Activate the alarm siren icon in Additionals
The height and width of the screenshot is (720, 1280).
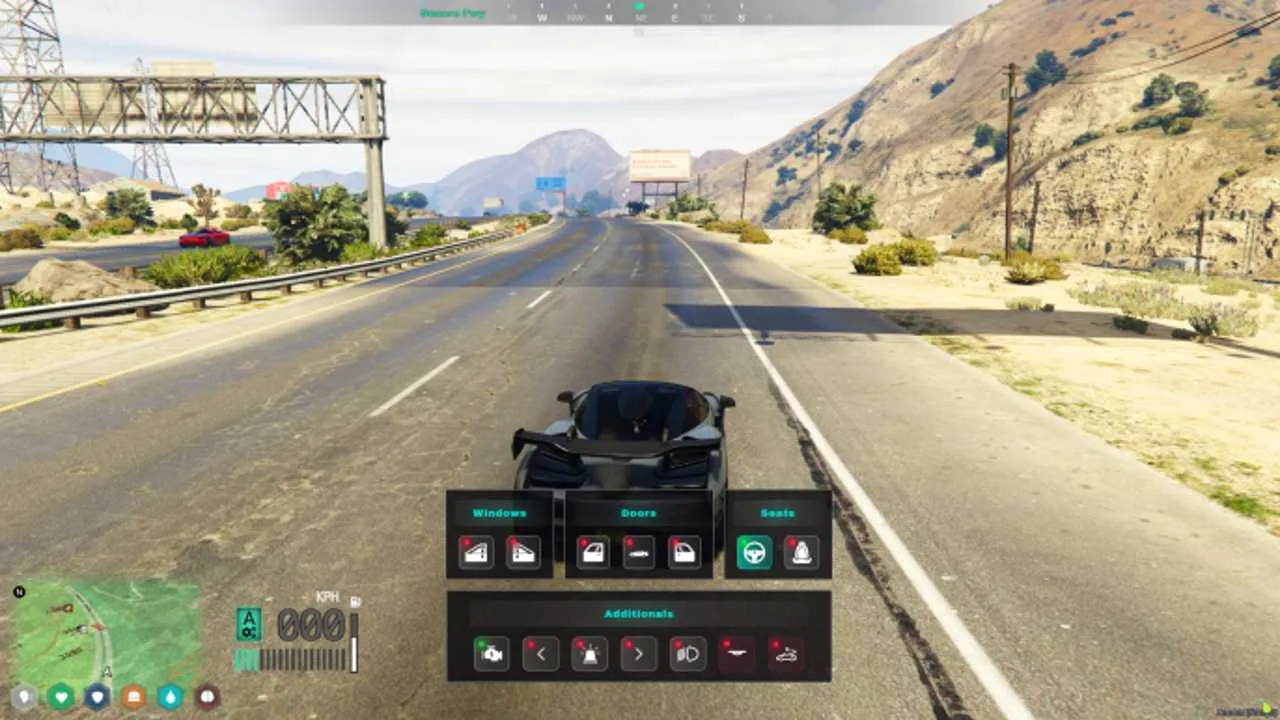point(589,655)
